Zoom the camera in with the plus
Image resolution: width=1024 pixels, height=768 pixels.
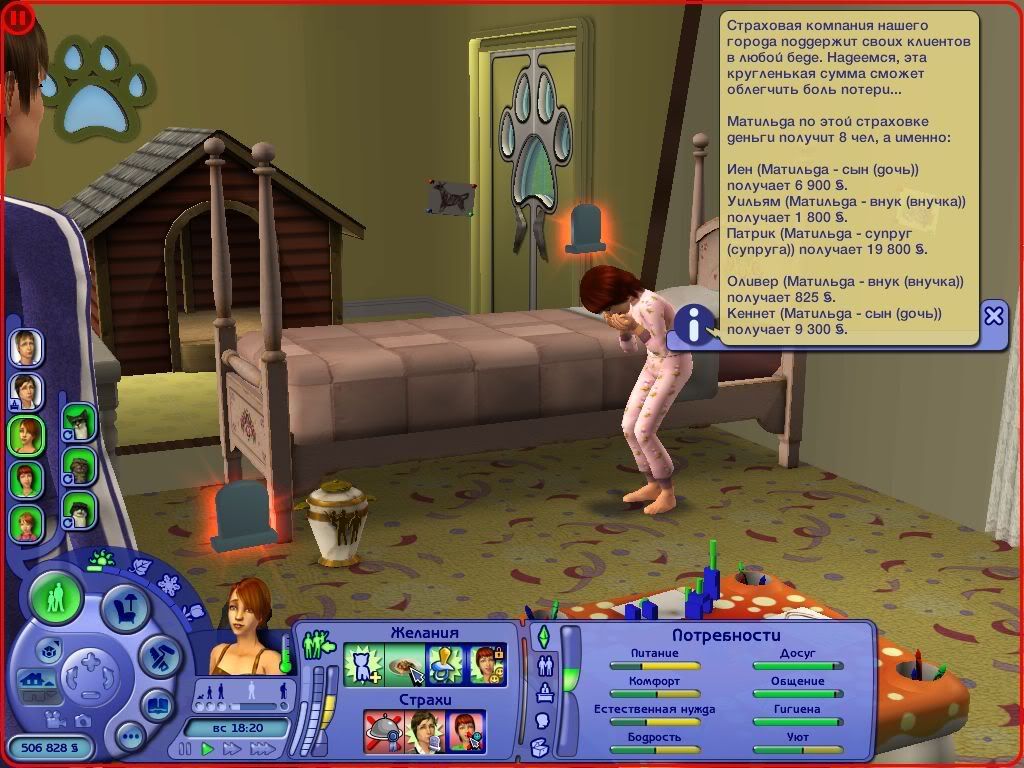pos(91,661)
